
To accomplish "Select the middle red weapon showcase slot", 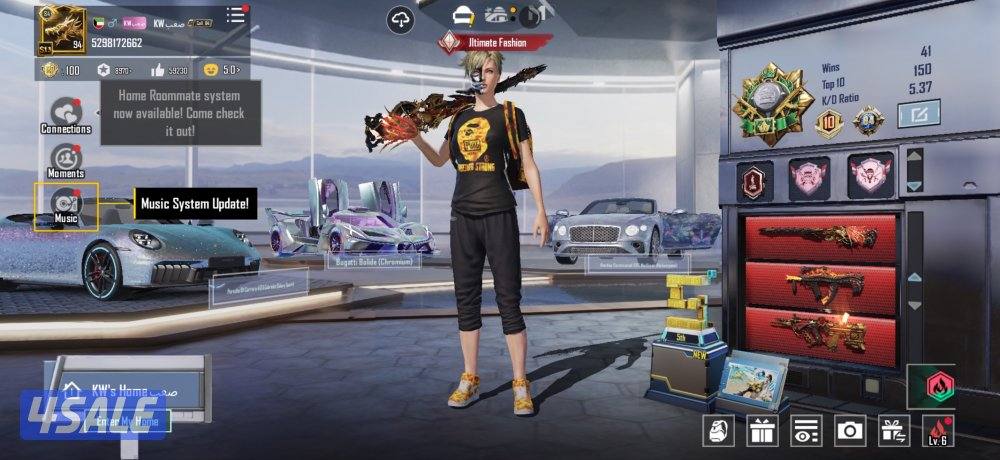I will (823, 283).
